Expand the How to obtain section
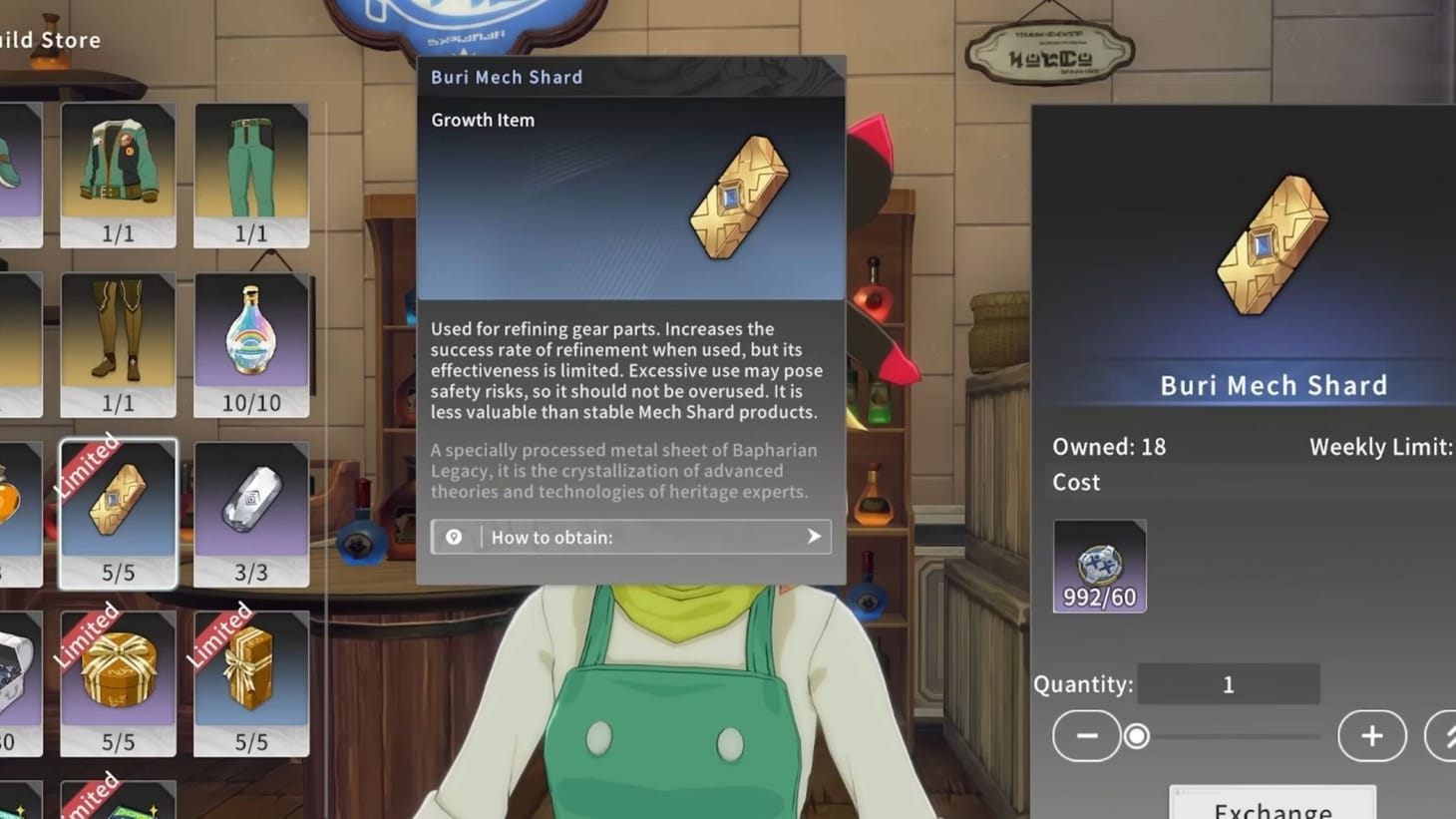The height and width of the screenshot is (819, 1456). [x=630, y=537]
